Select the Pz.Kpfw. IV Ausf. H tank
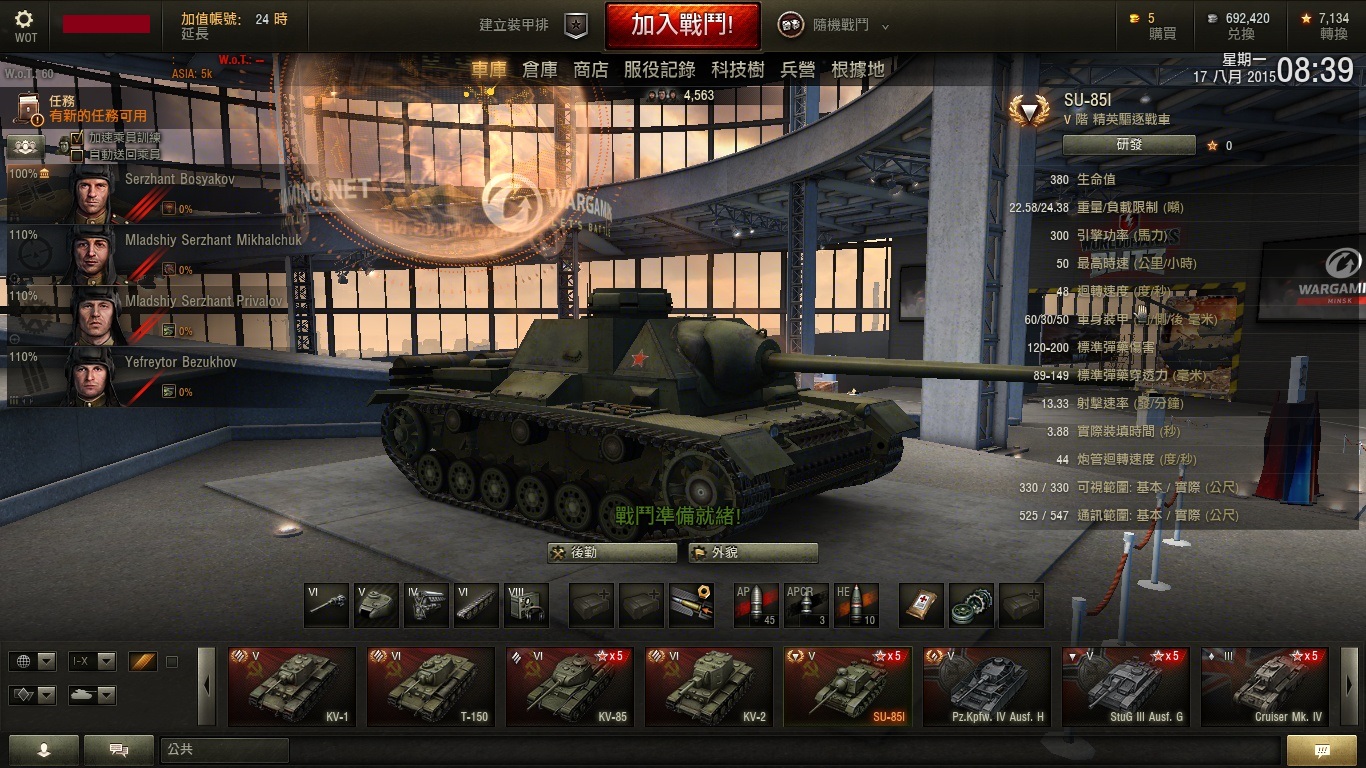The height and width of the screenshot is (768, 1366). click(x=986, y=686)
